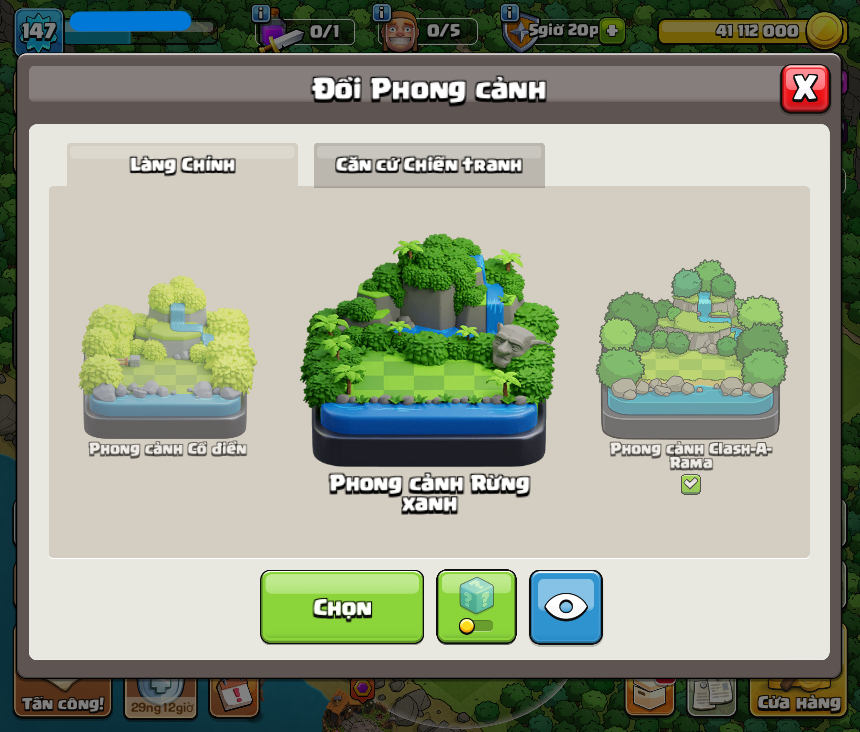Tap the level 147 experience badge
This screenshot has height=732, width=860.
pos(38,30)
